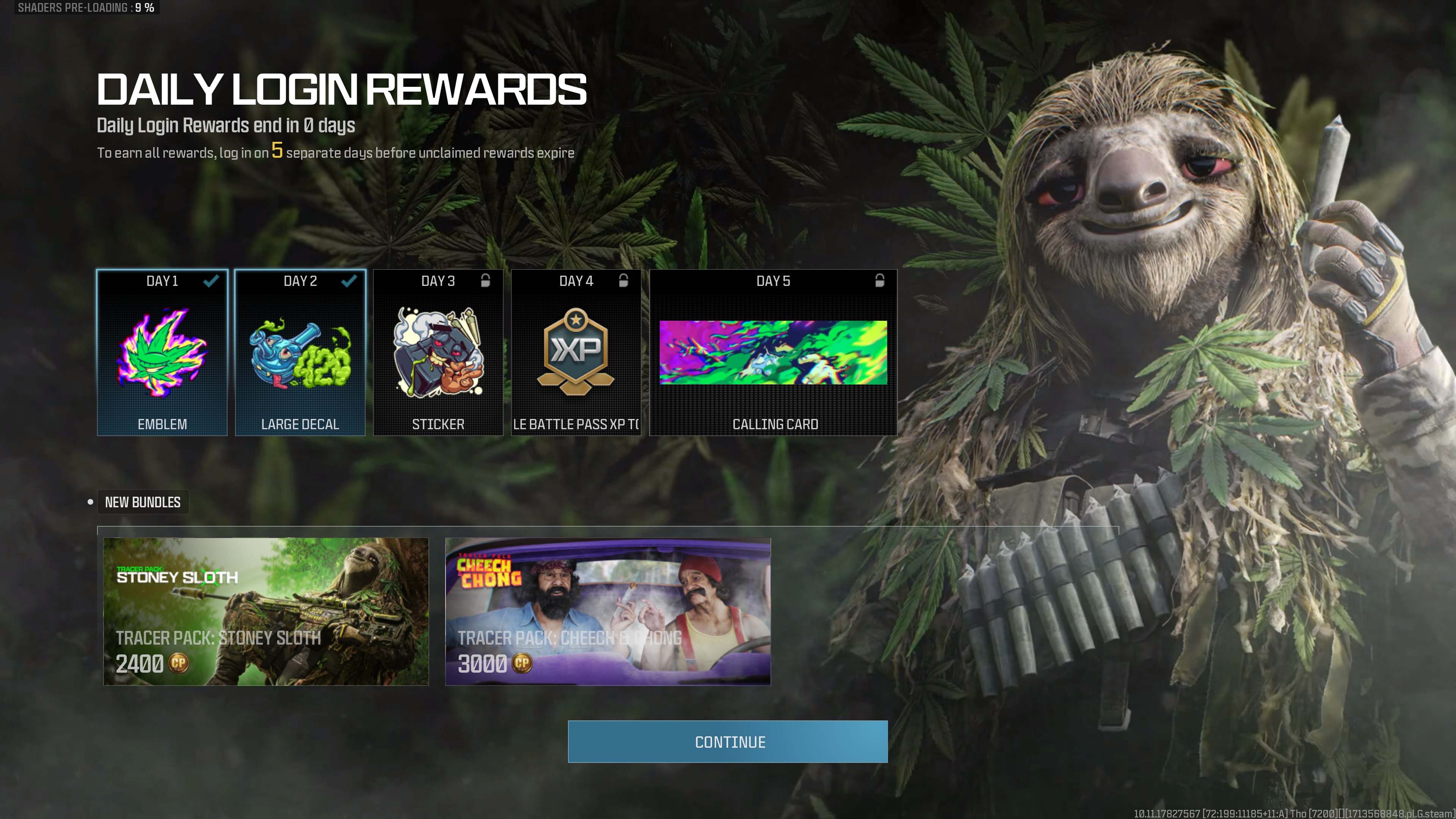Open the Tracer Pack: Stoney Sloth bundle
The width and height of the screenshot is (1456, 819).
[266, 612]
